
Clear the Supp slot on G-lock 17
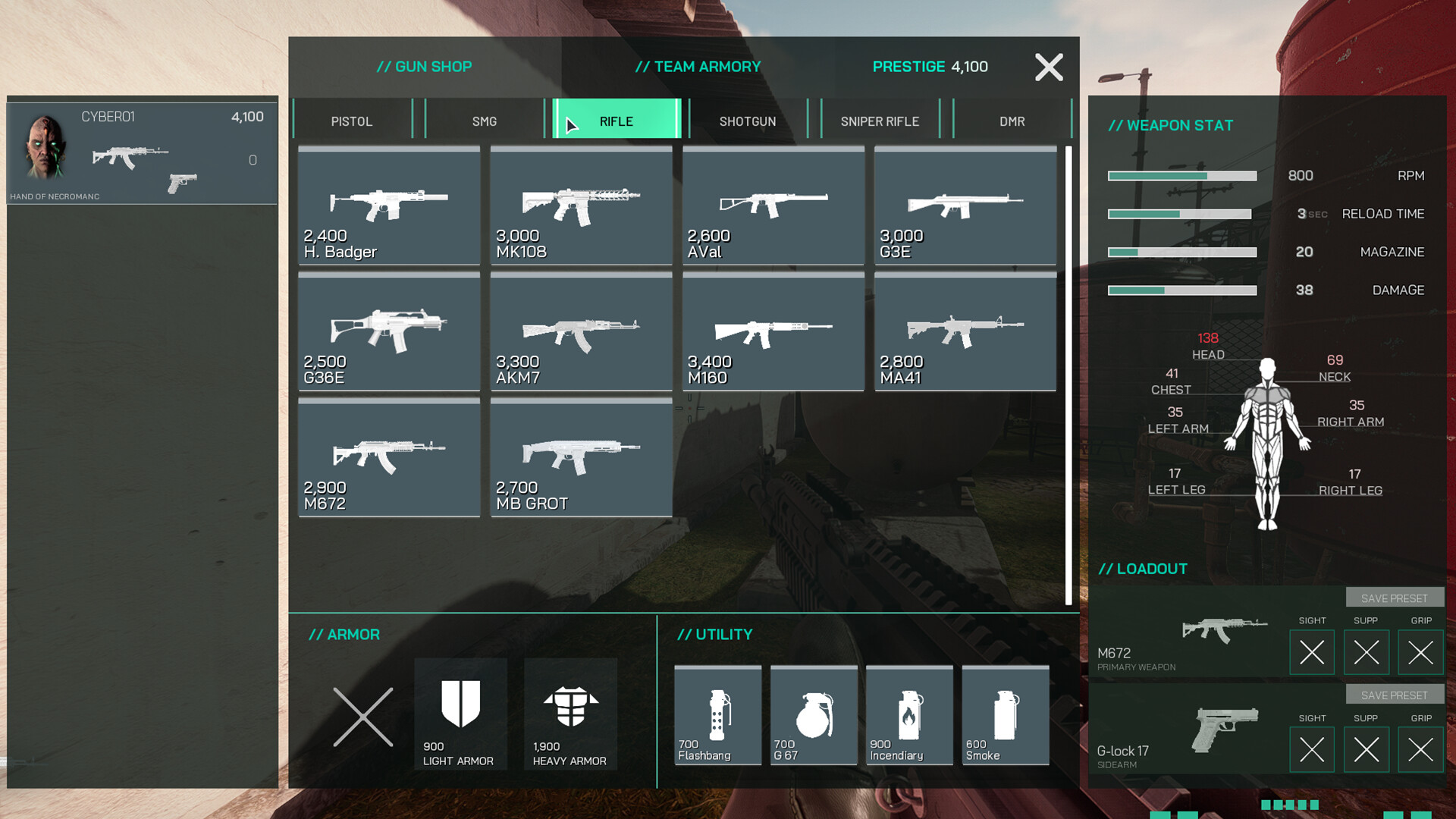click(x=1366, y=749)
